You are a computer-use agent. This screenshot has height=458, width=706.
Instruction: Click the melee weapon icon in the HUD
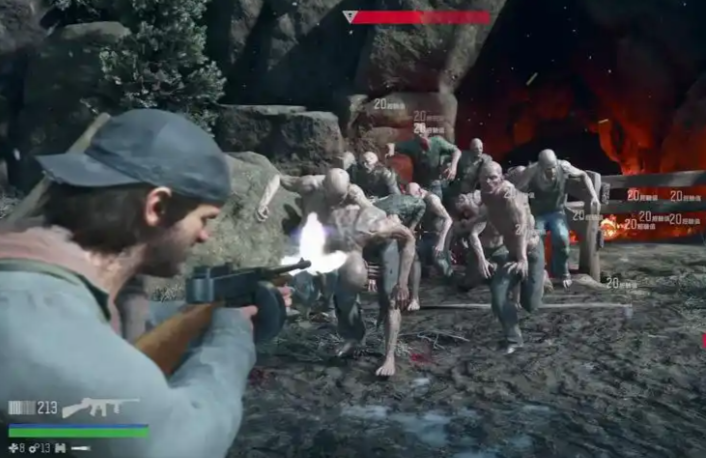[80, 449]
